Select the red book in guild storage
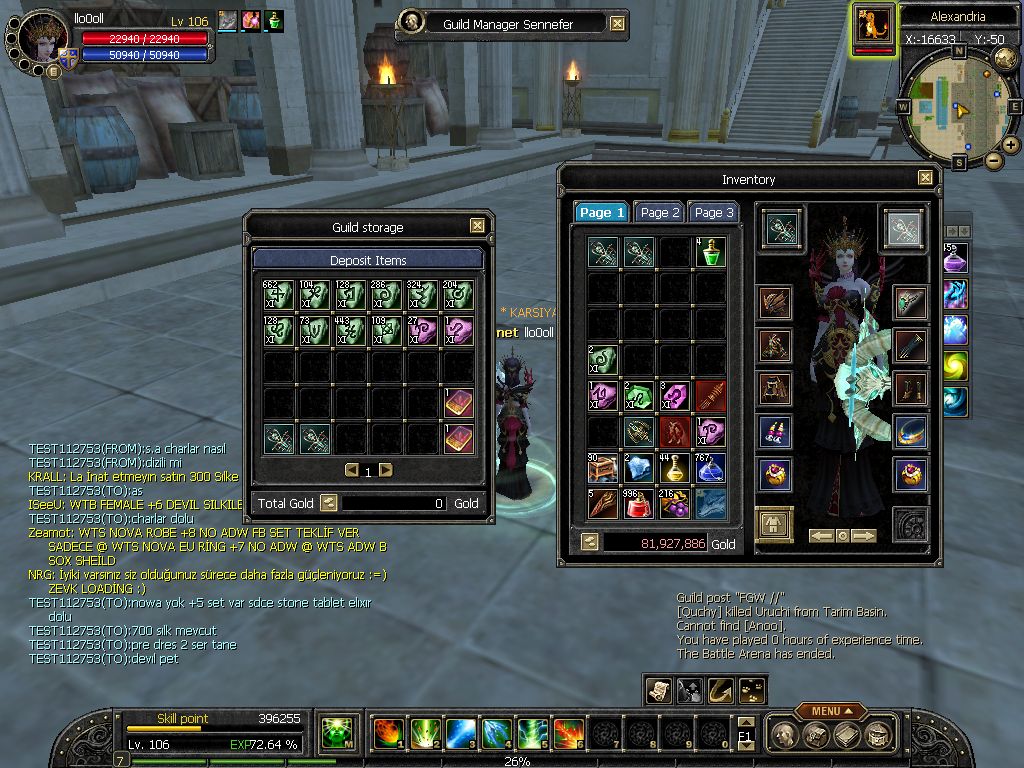This screenshot has width=1024, height=768. coord(459,403)
